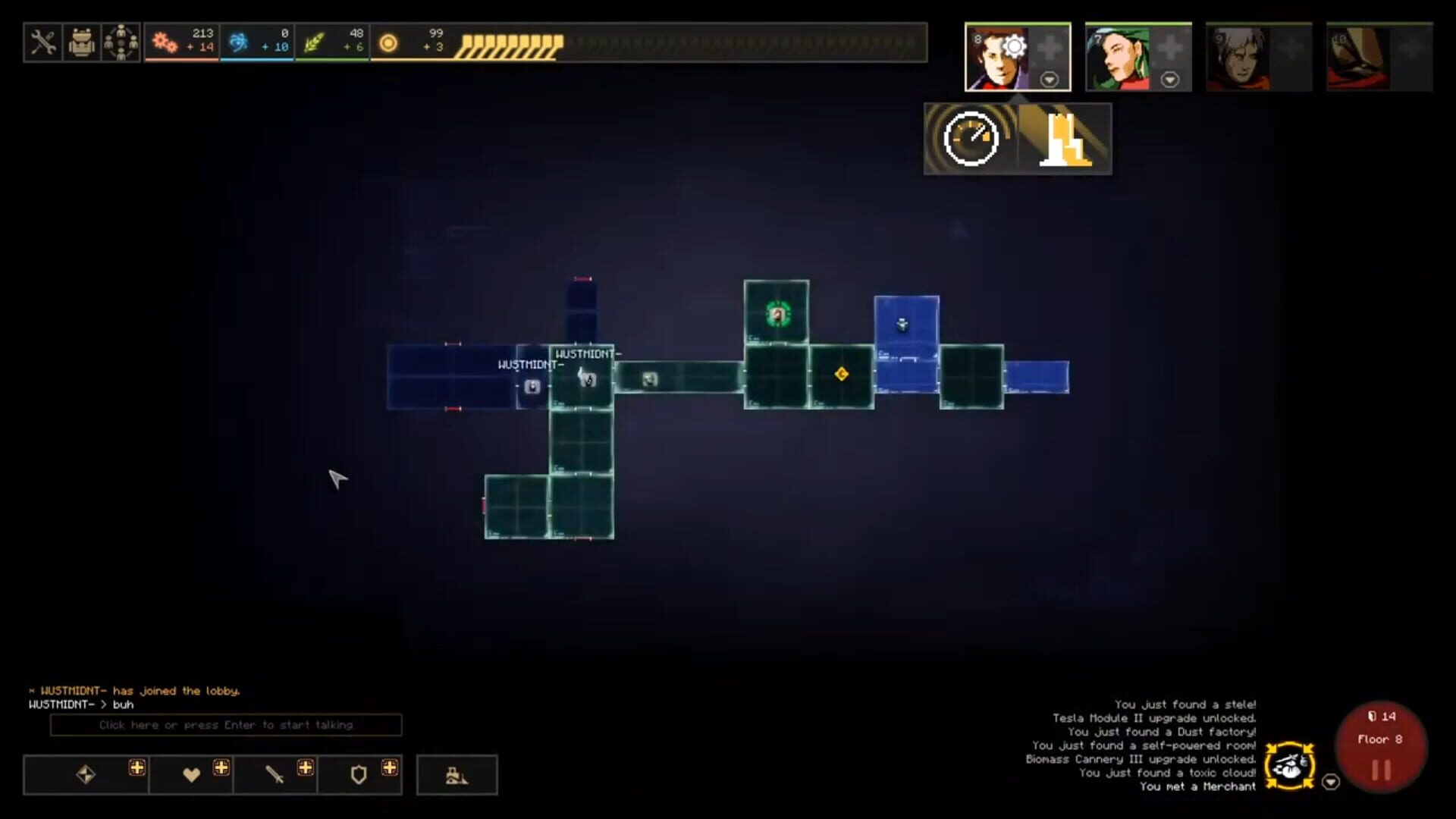Click the orange Industry gears resource icon
1456x819 pixels.
(165, 43)
